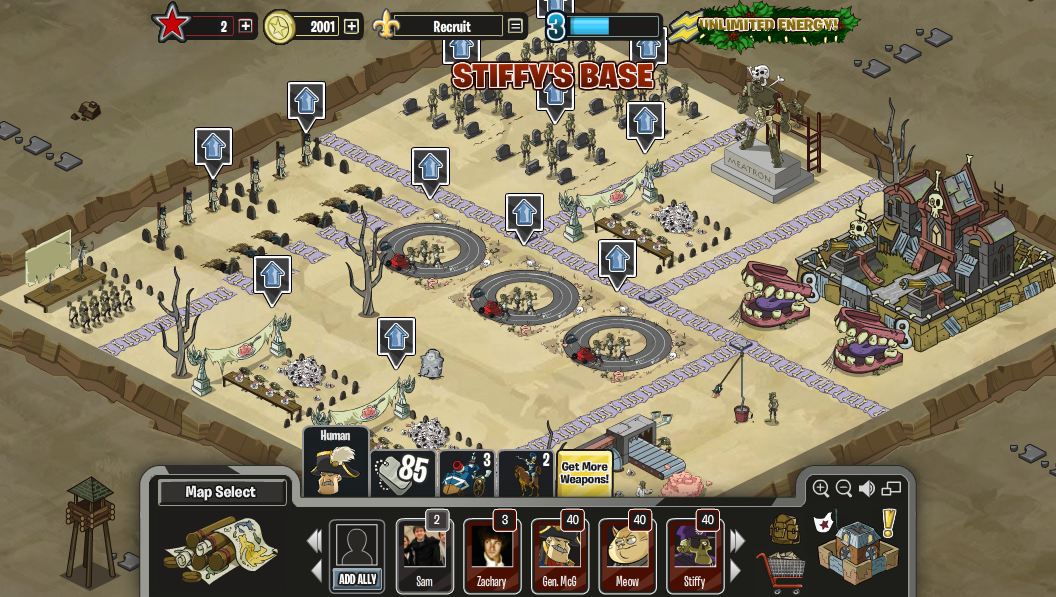Open the Map Select screen
Viewport: 1056px width, 597px height.
pos(221,492)
